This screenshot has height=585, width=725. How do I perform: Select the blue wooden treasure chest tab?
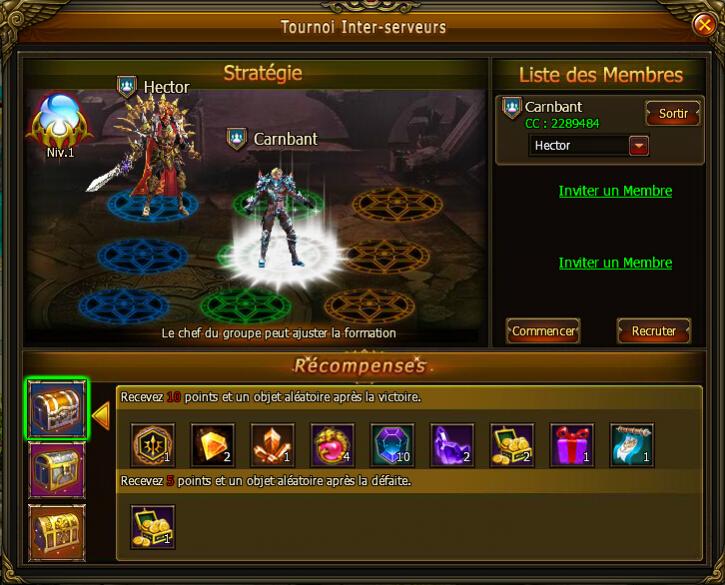[x=56, y=409]
